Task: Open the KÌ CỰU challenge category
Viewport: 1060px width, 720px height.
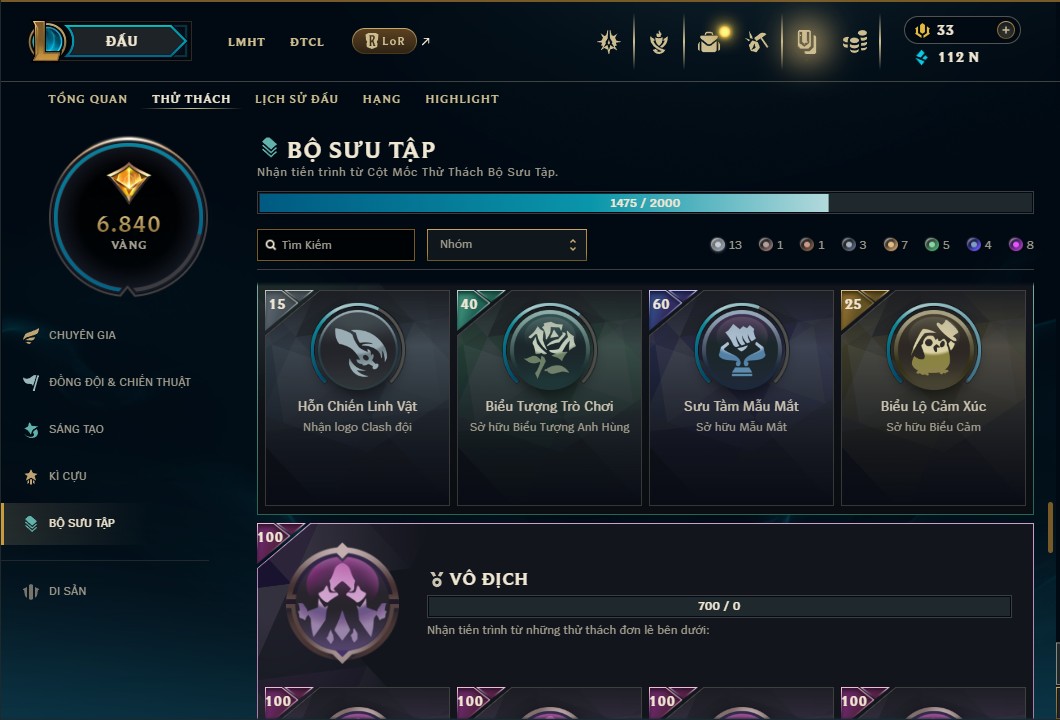Action: [x=67, y=476]
